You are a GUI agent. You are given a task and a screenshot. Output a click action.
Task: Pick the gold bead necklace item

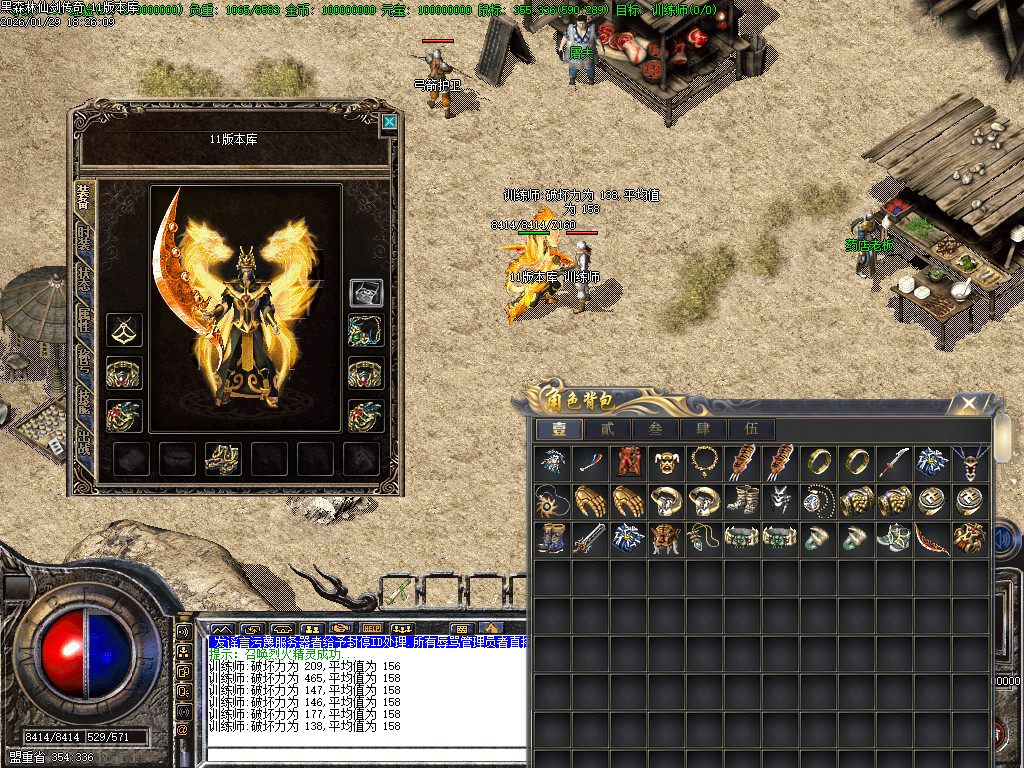pos(705,462)
